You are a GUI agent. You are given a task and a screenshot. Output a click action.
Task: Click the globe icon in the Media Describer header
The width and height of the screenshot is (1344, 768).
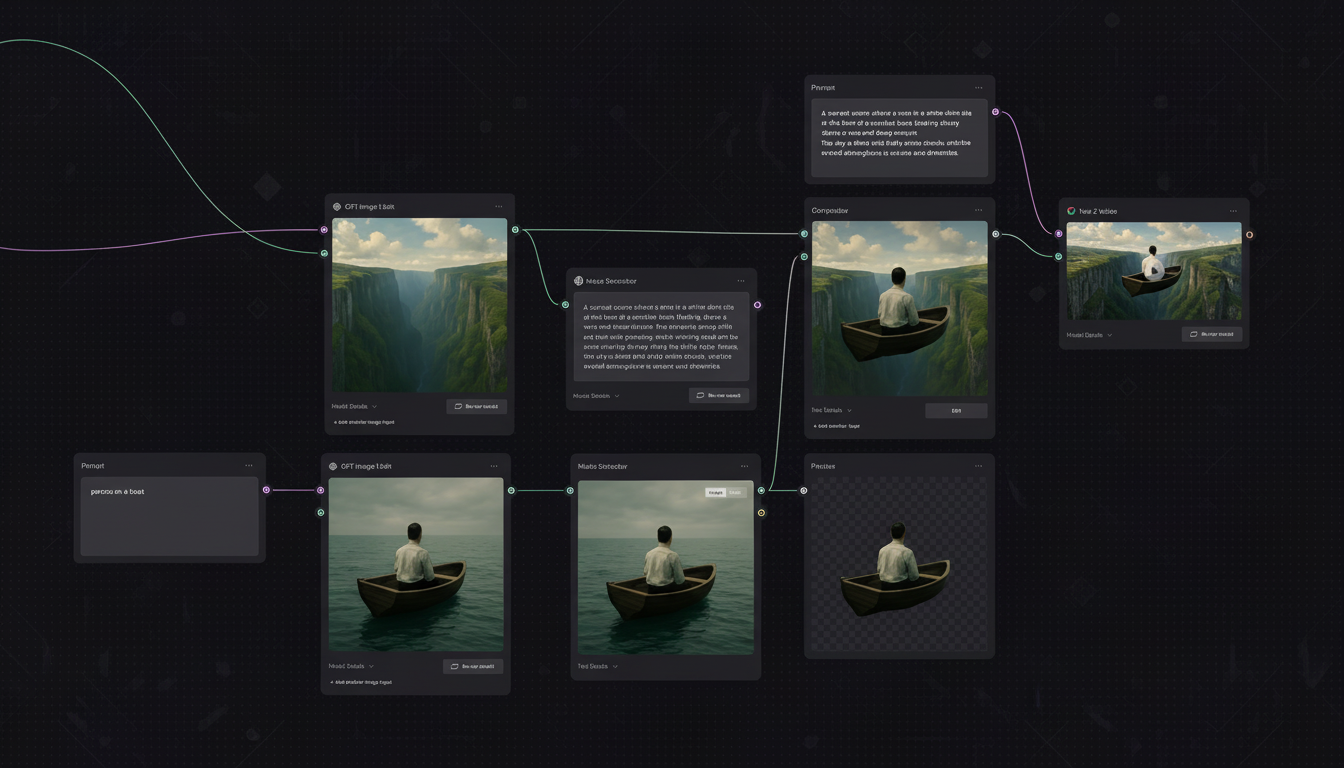pos(578,281)
